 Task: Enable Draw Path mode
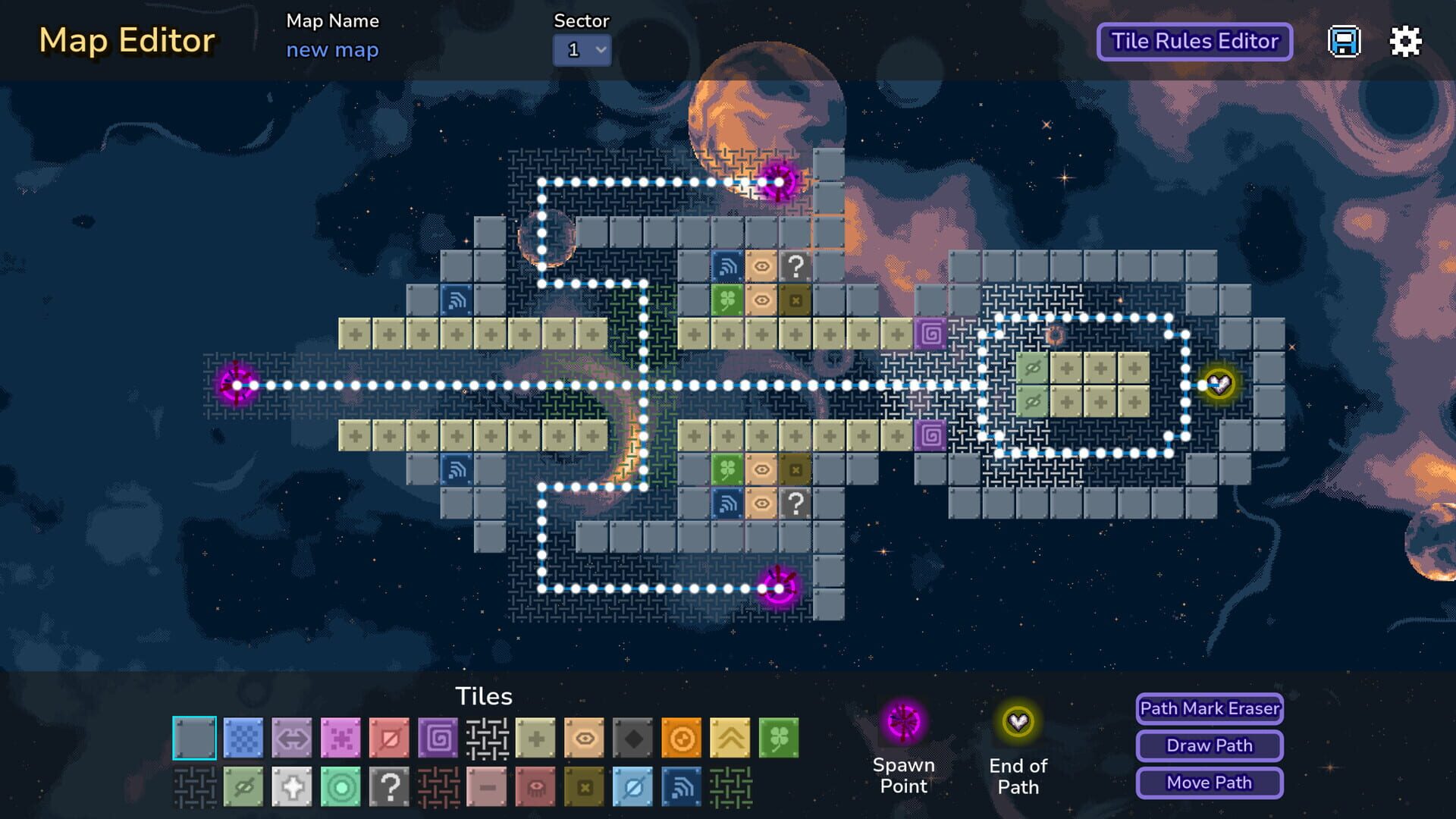1208,745
